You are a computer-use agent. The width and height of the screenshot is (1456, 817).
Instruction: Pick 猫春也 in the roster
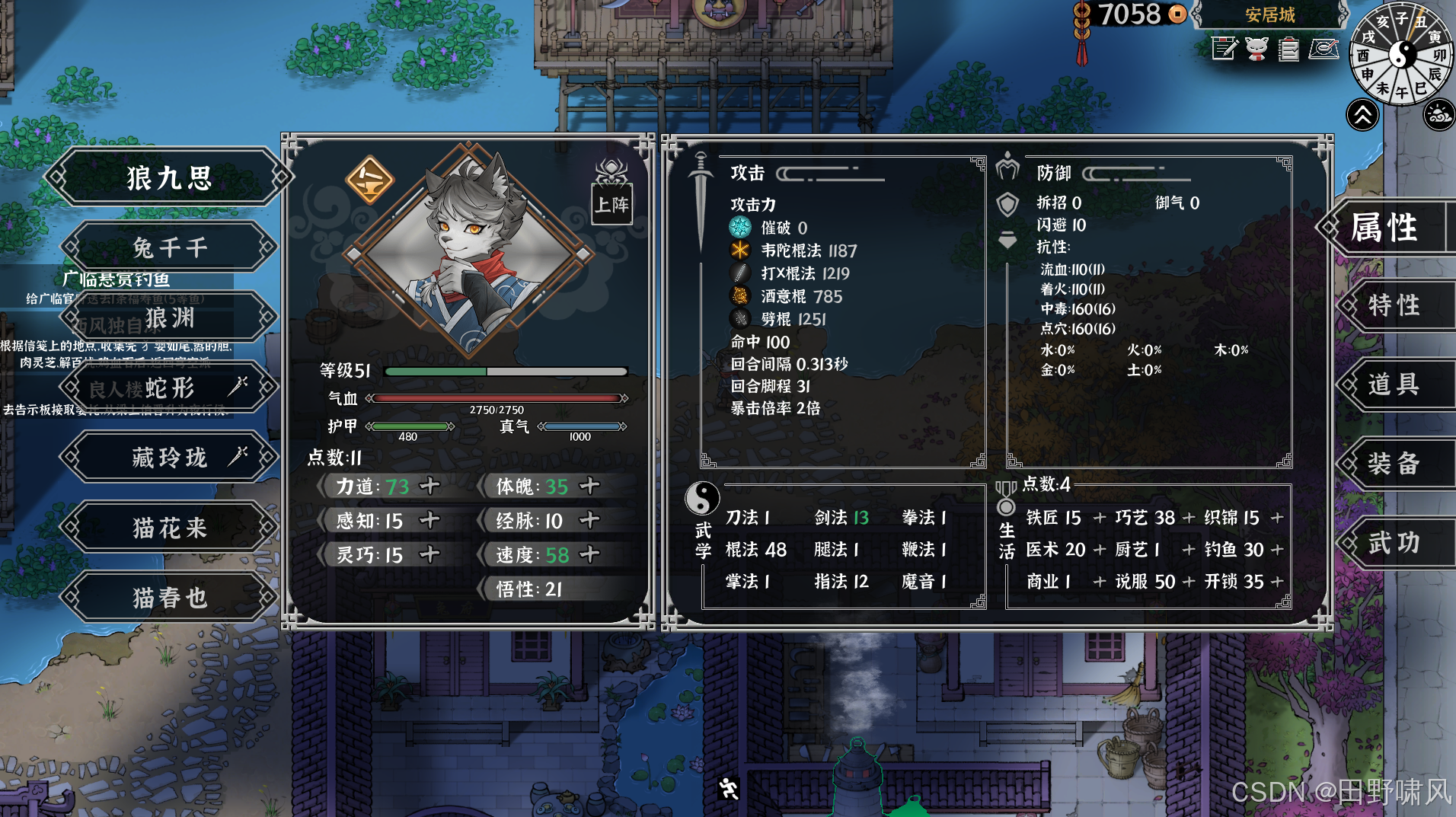(x=169, y=597)
